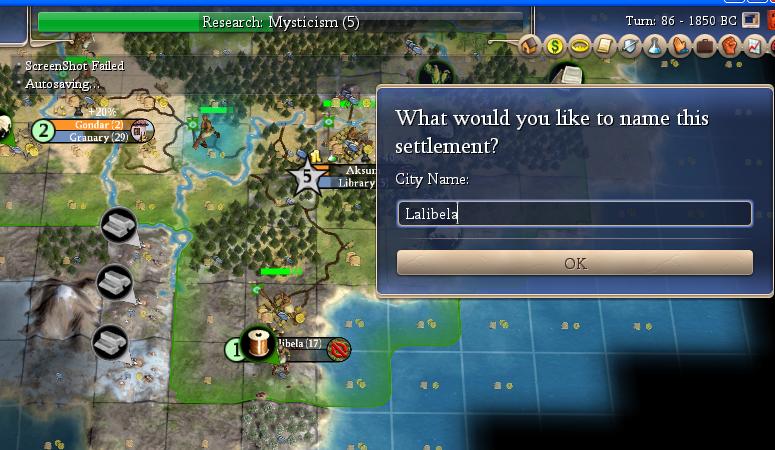Screen dimensions: 775x450
Task: Open the raised fist advisor icon
Action: [x=729, y=45]
